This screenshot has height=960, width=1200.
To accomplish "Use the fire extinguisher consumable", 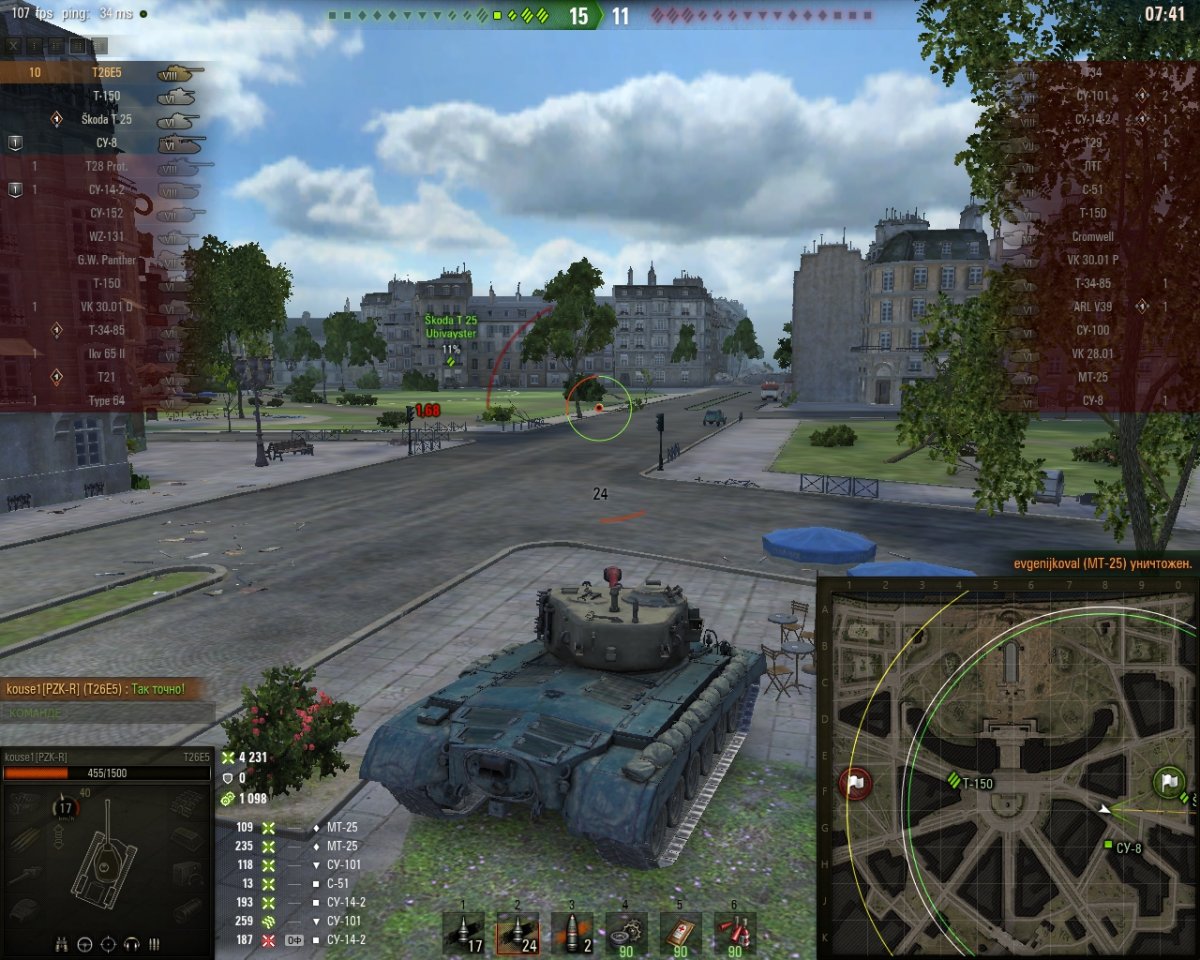I will coord(734,932).
